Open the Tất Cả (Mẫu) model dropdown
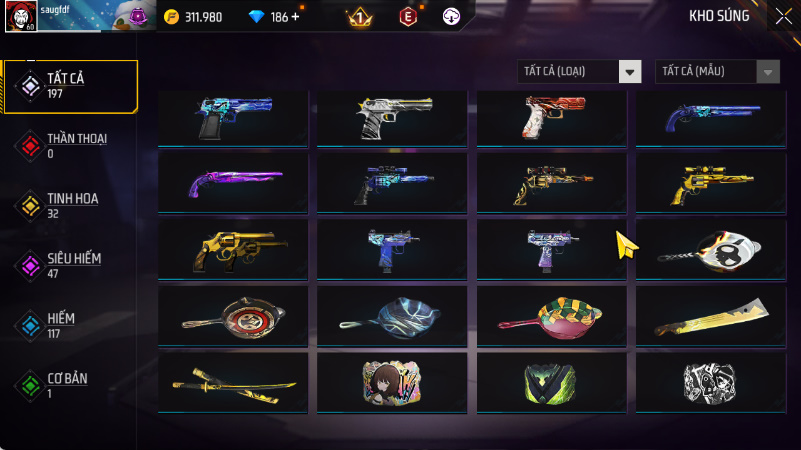This screenshot has width=801, height=450. [717, 71]
